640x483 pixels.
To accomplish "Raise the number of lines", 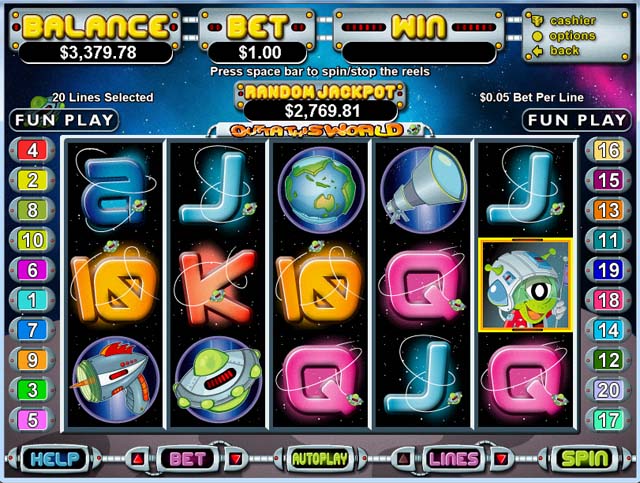I will pyautogui.click(x=403, y=459).
